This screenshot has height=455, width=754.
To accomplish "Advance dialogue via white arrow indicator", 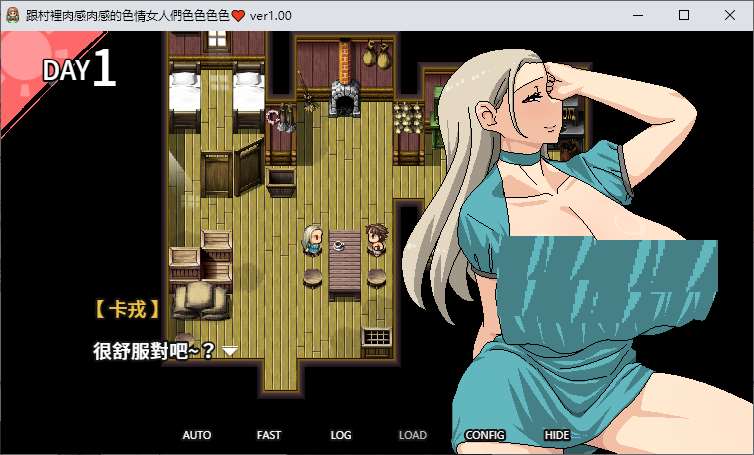I will coord(230,351).
